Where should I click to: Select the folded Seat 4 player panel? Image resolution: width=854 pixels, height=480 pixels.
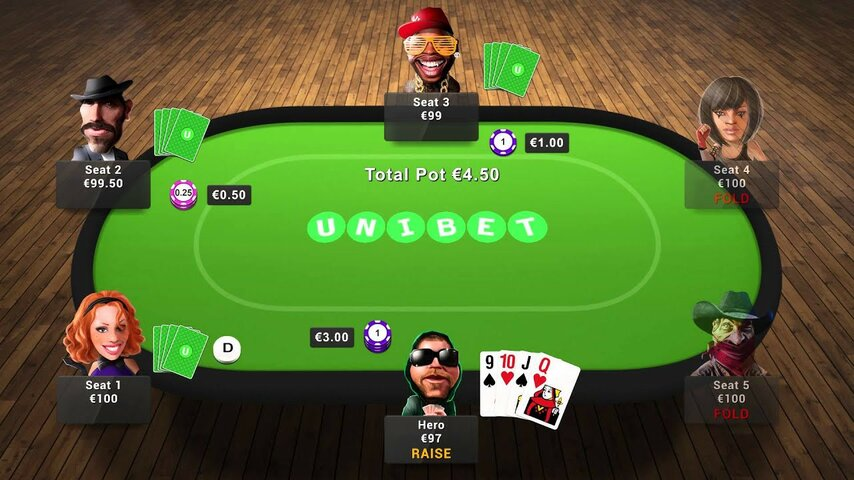click(x=731, y=184)
